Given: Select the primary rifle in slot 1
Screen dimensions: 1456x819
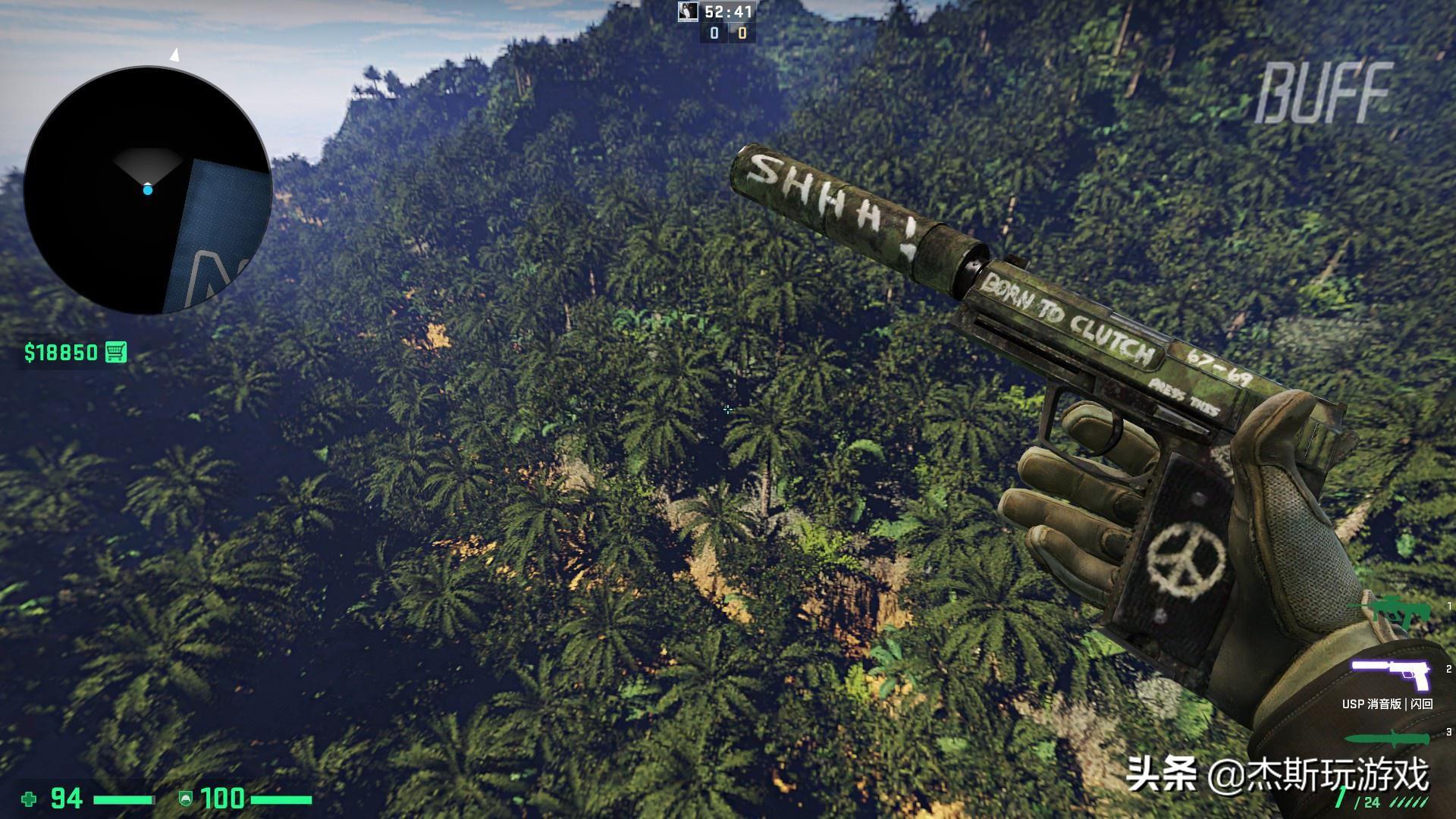Looking at the screenshot, I should point(1390,612).
